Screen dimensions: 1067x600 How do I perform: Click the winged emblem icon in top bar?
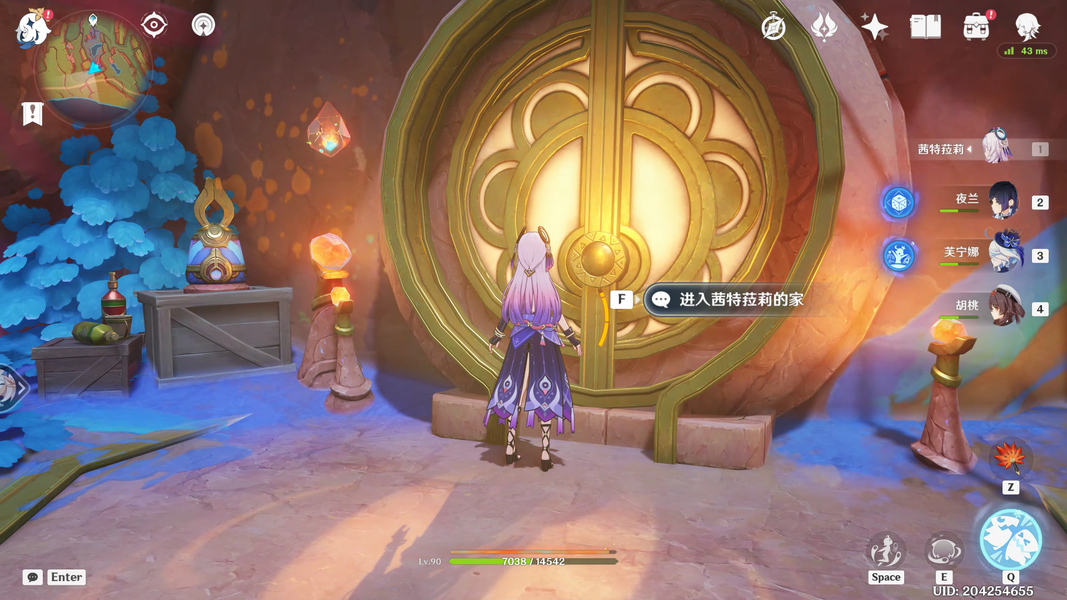[823, 27]
